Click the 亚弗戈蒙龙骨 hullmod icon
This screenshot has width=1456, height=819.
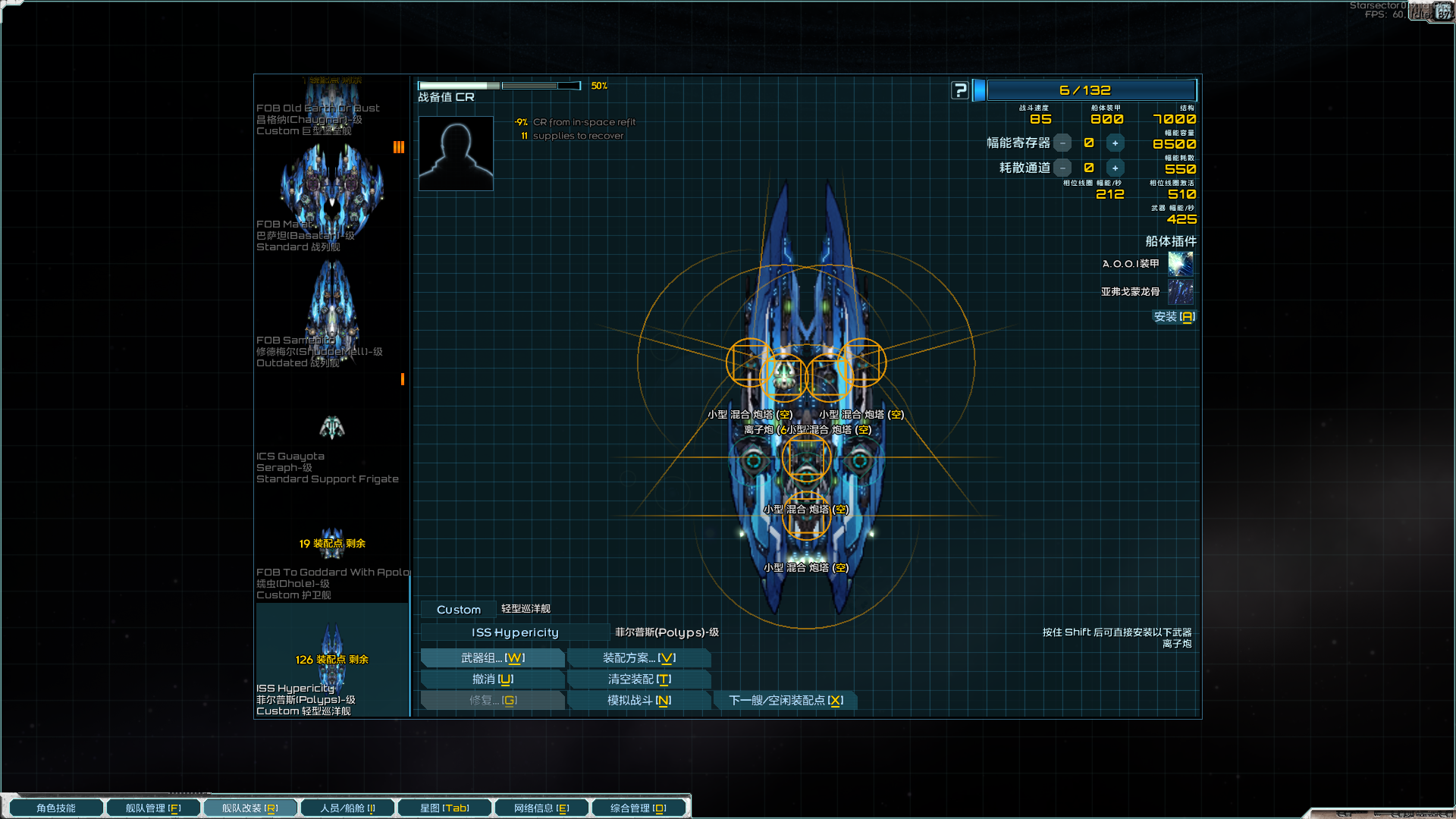click(x=1180, y=292)
